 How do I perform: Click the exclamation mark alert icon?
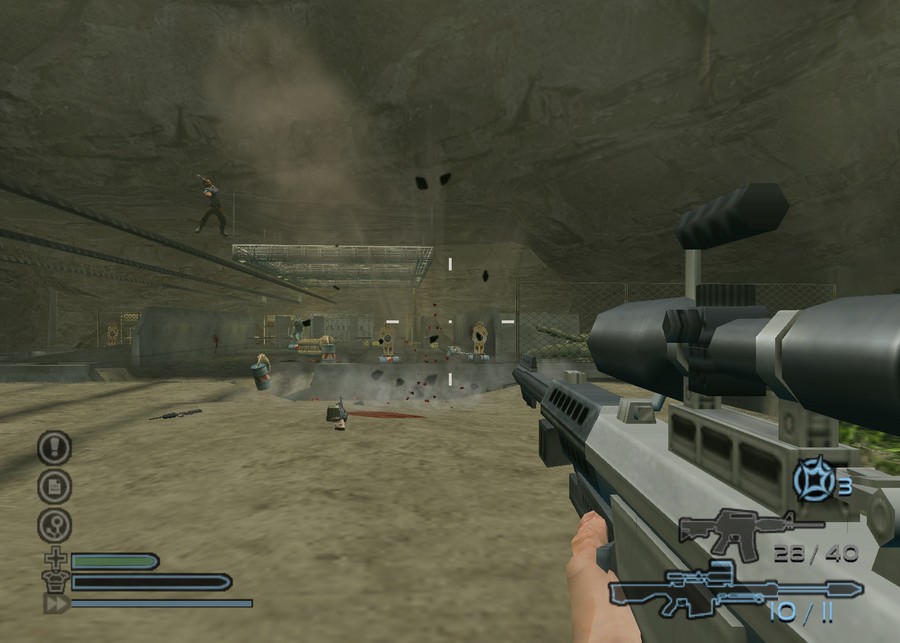pyautogui.click(x=54, y=447)
